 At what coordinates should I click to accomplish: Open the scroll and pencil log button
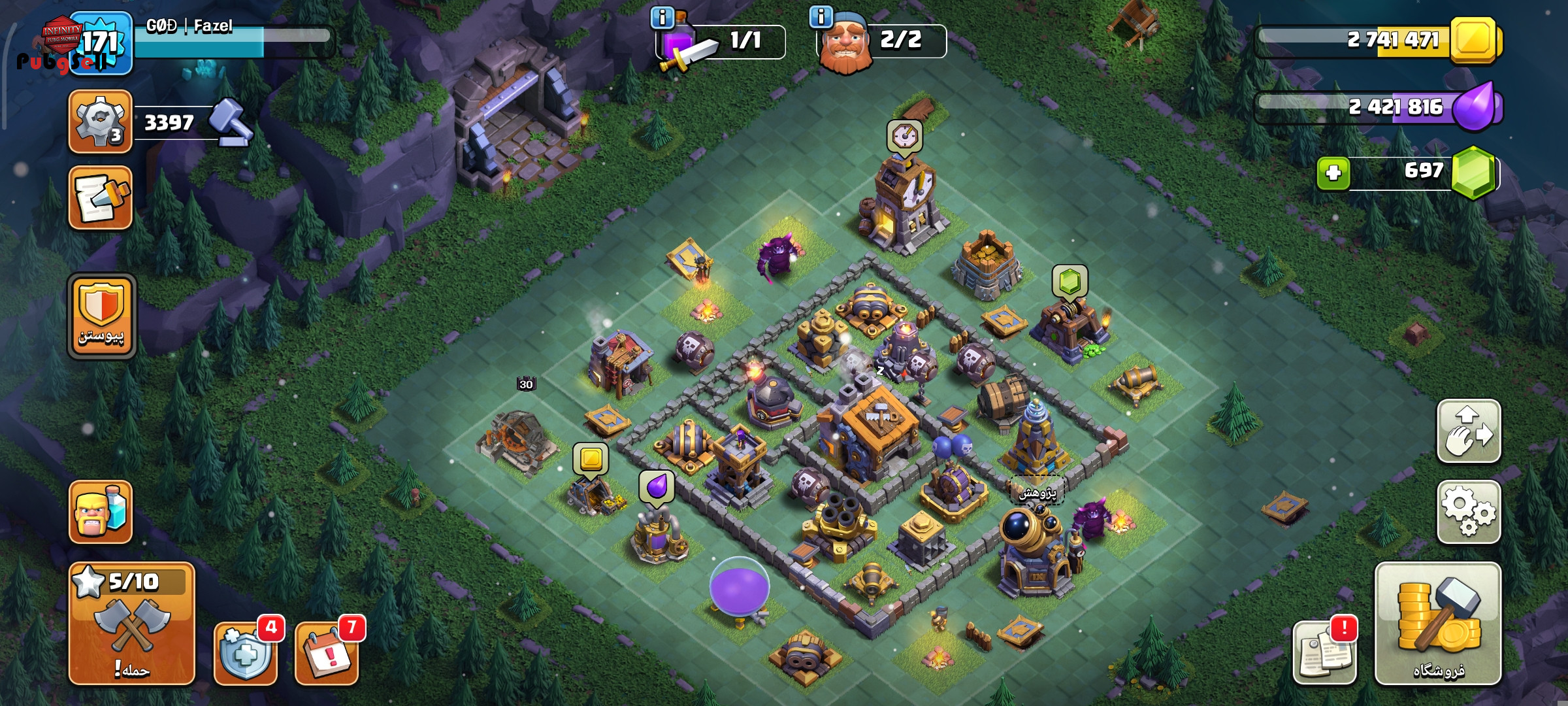click(101, 197)
